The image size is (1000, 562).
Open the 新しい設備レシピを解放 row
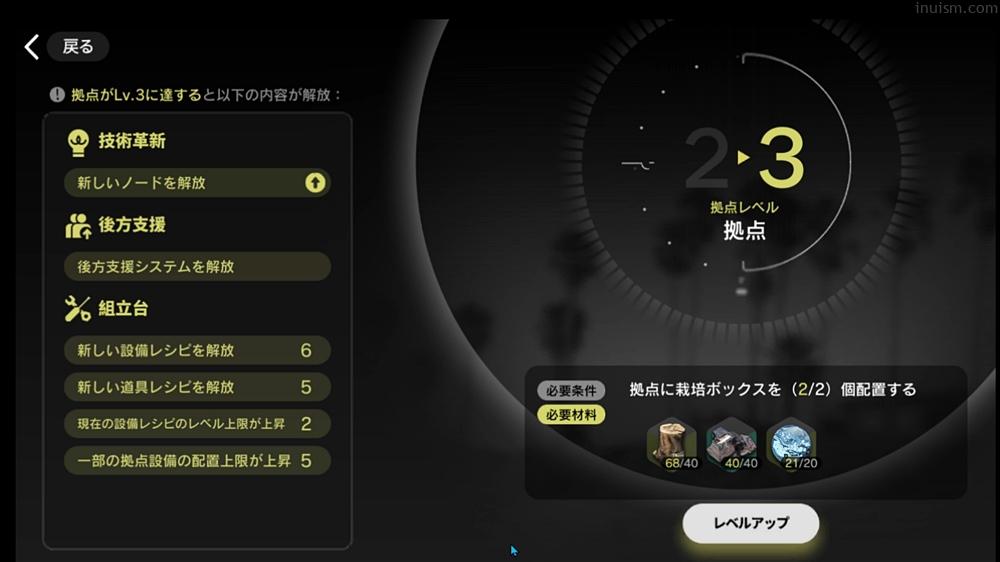point(197,351)
